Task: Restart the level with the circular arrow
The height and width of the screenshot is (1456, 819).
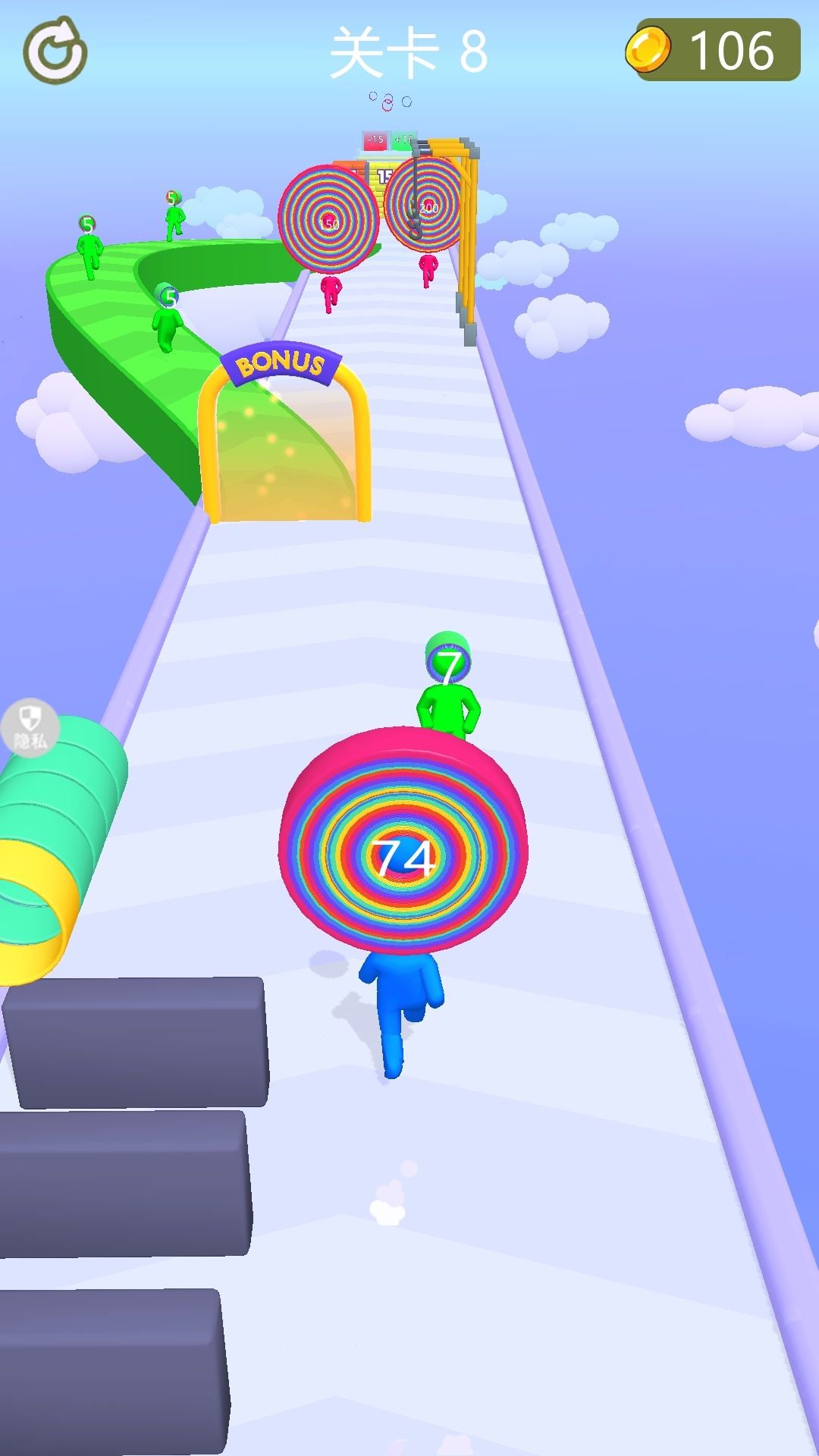Action: pos(55,51)
